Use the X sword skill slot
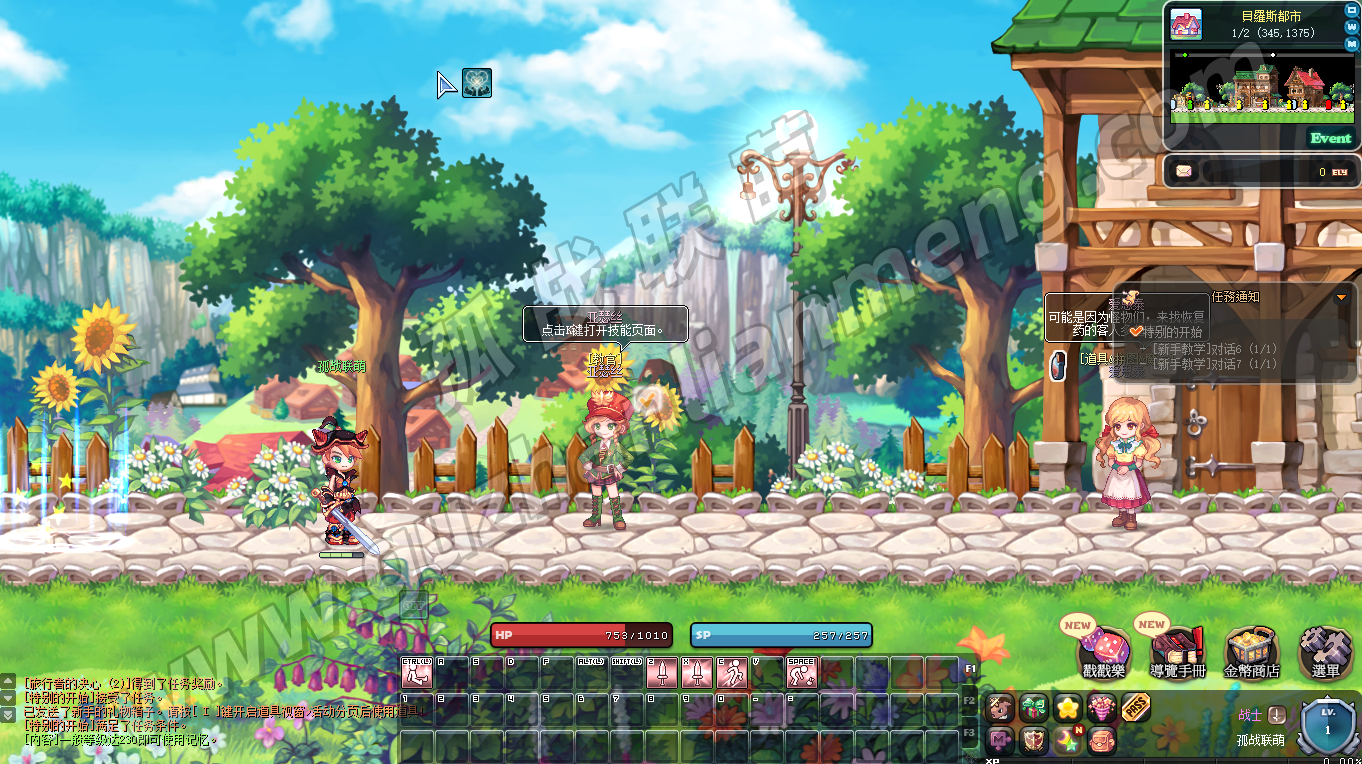 click(696, 672)
